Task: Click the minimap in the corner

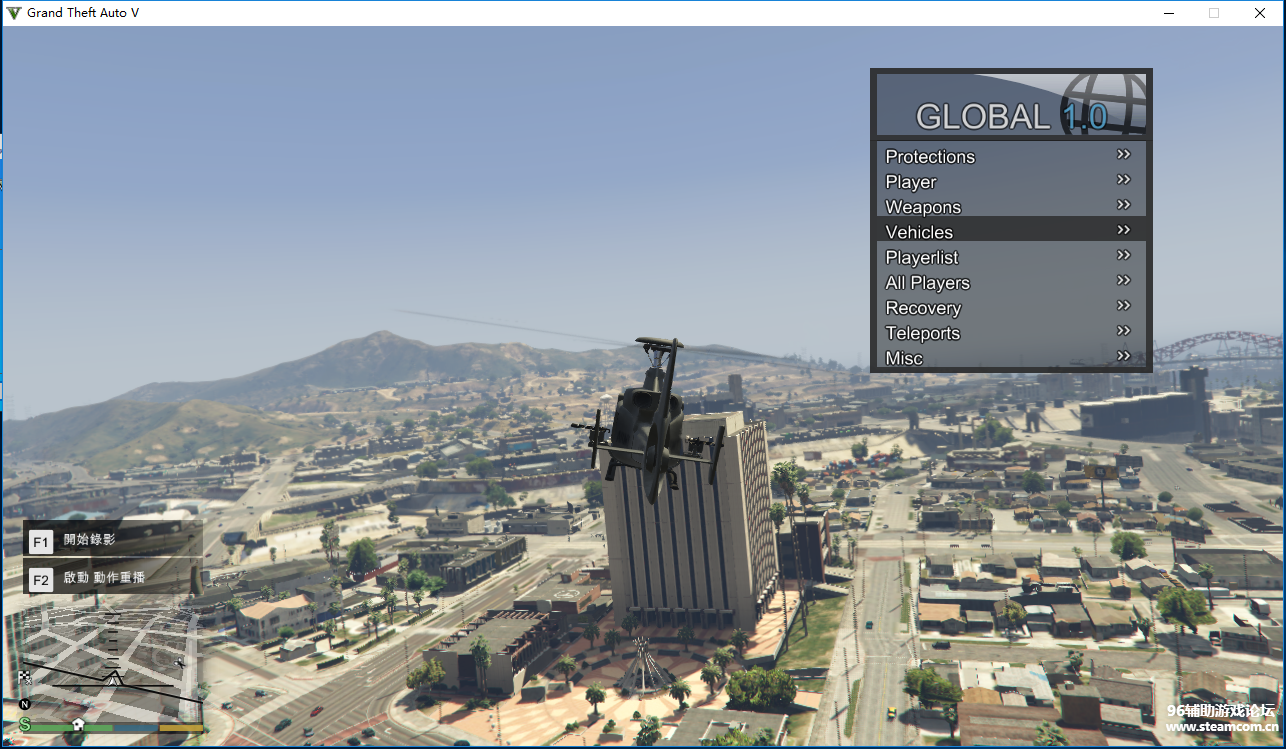Action: pos(111,665)
